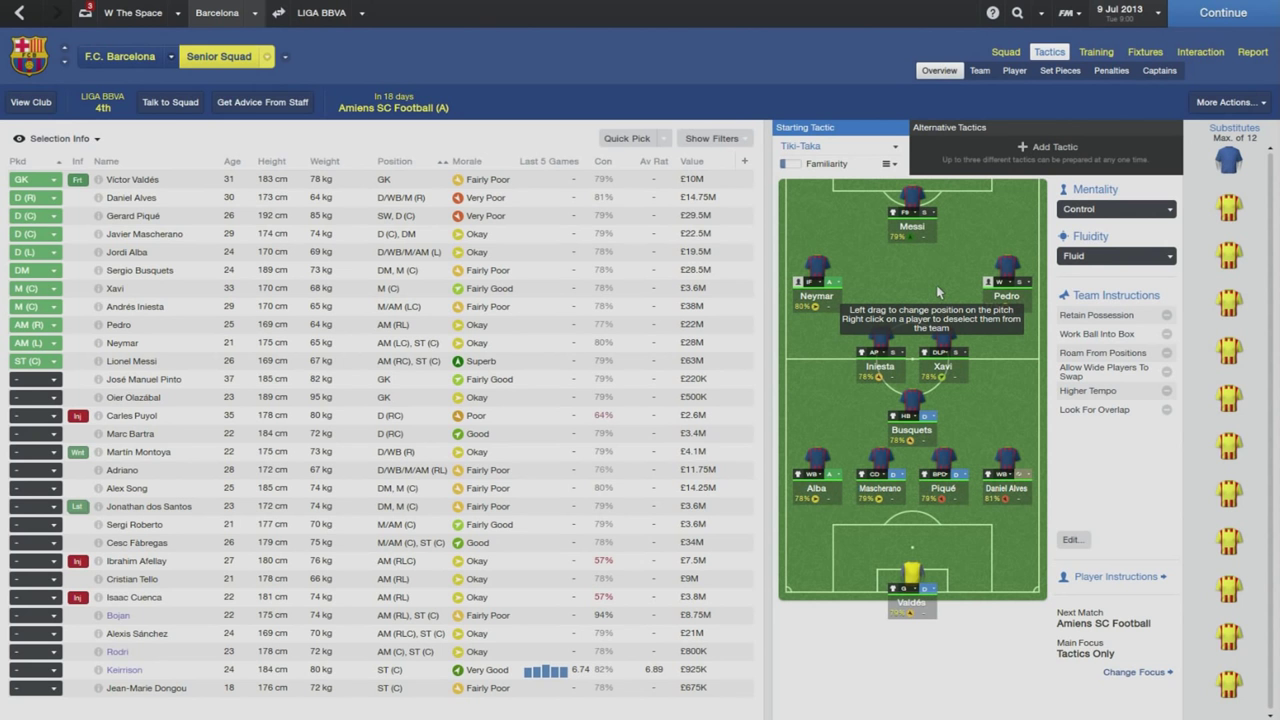This screenshot has width=1280, height=720.
Task: Open the Fluidity dropdown showing Fluid
Action: click(1116, 255)
